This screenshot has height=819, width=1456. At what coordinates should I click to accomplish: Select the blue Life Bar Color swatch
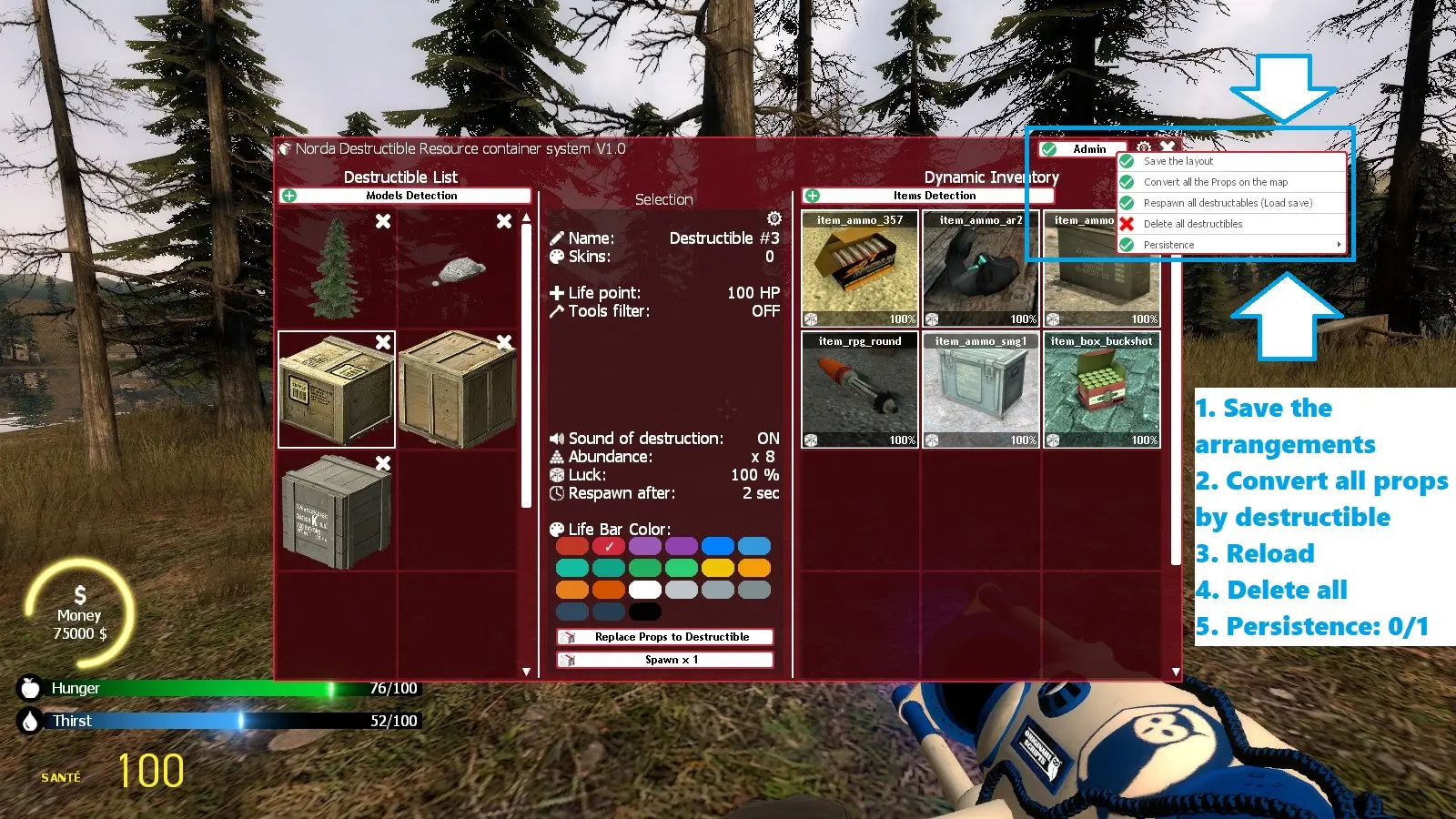point(718,545)
